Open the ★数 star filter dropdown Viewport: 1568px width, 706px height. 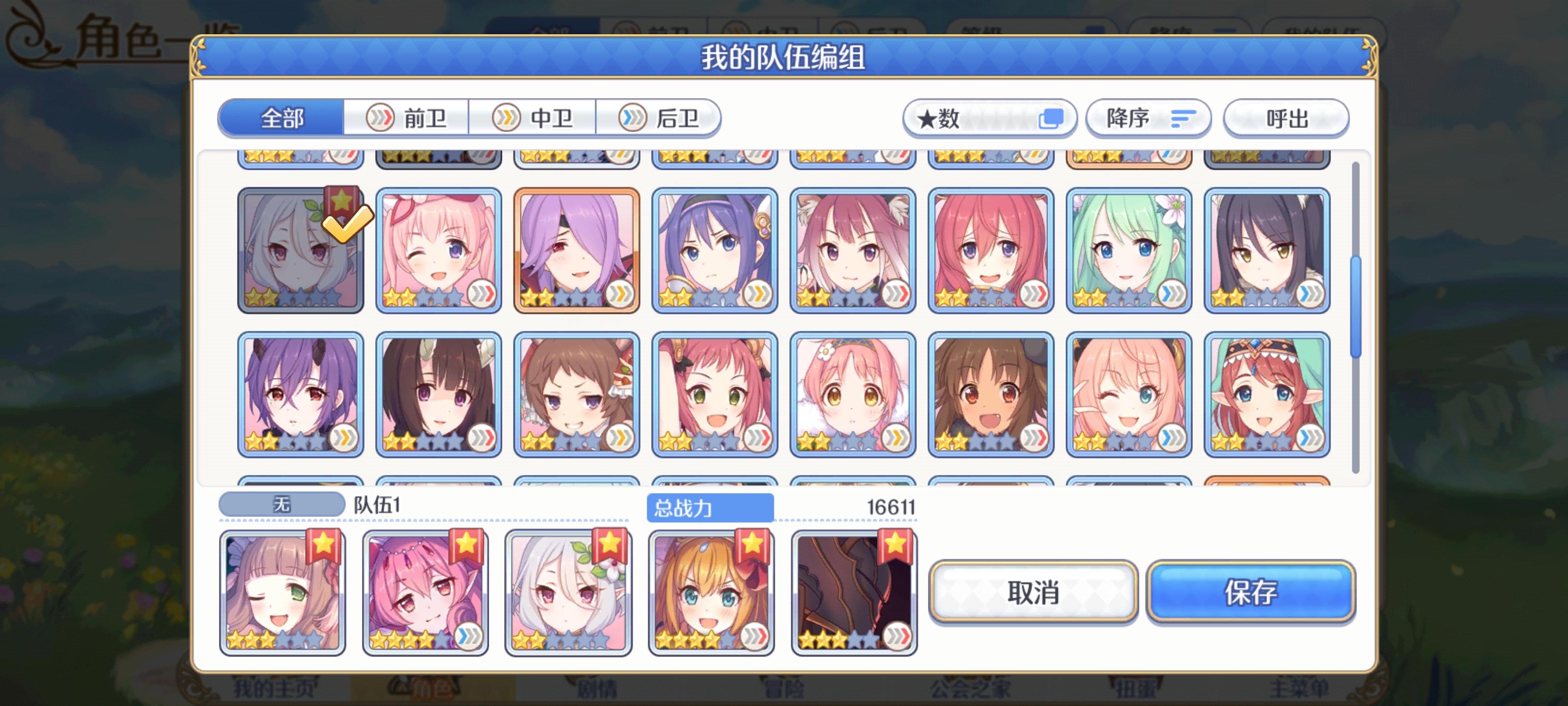tap(1053, 118)
